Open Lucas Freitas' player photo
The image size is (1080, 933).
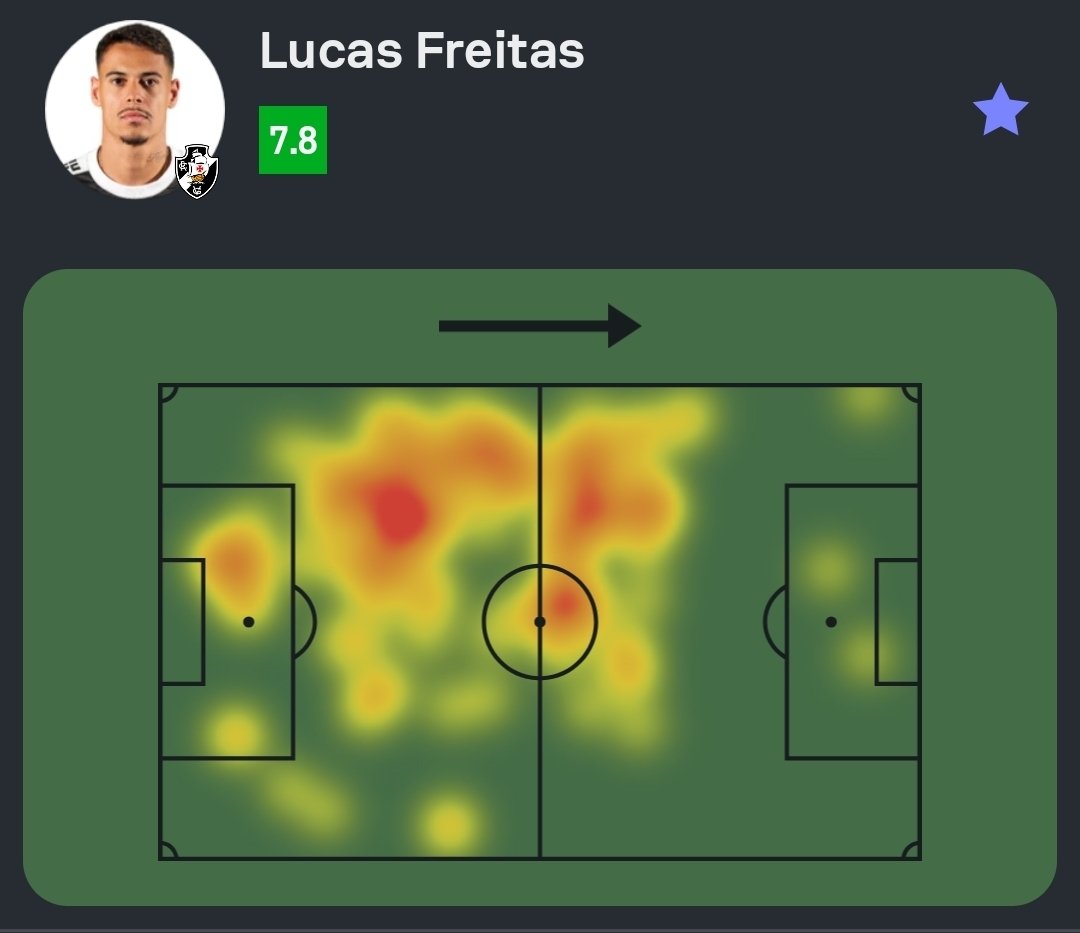click(x=132, y=105)
